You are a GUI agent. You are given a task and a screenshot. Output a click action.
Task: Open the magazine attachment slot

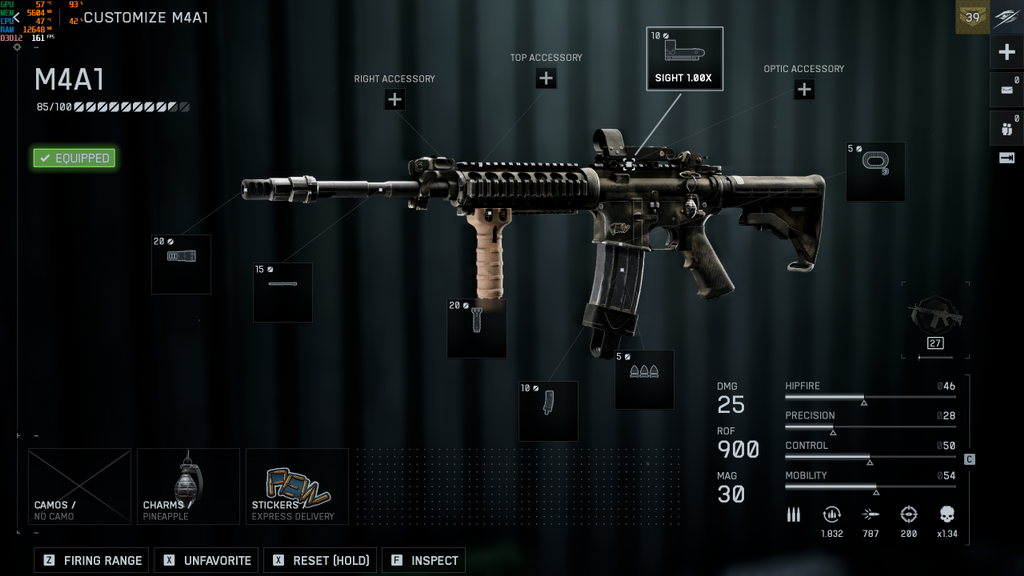[x=548, y=410]
